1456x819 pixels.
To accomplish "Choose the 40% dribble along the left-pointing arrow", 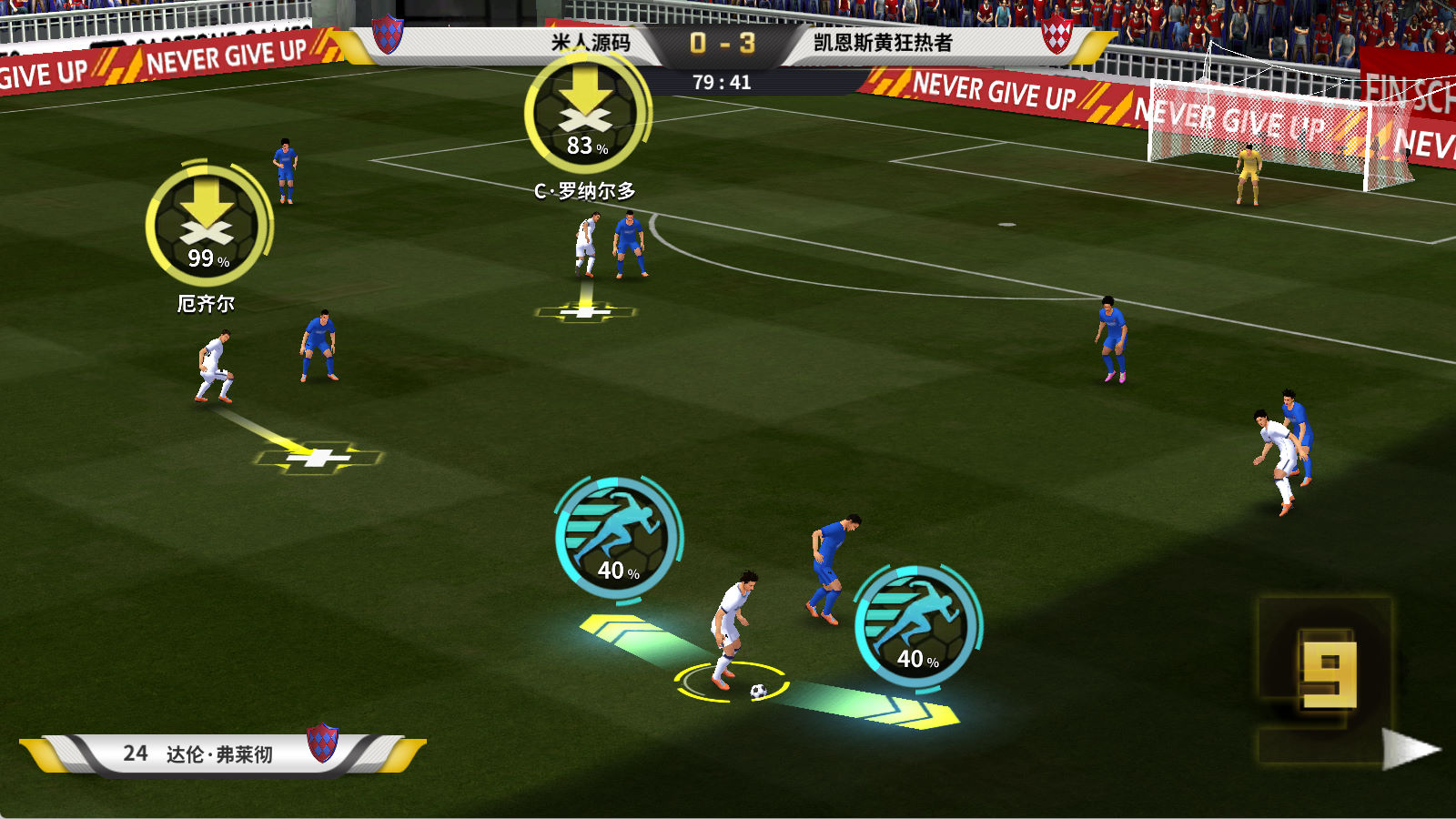I will [618, 537].
